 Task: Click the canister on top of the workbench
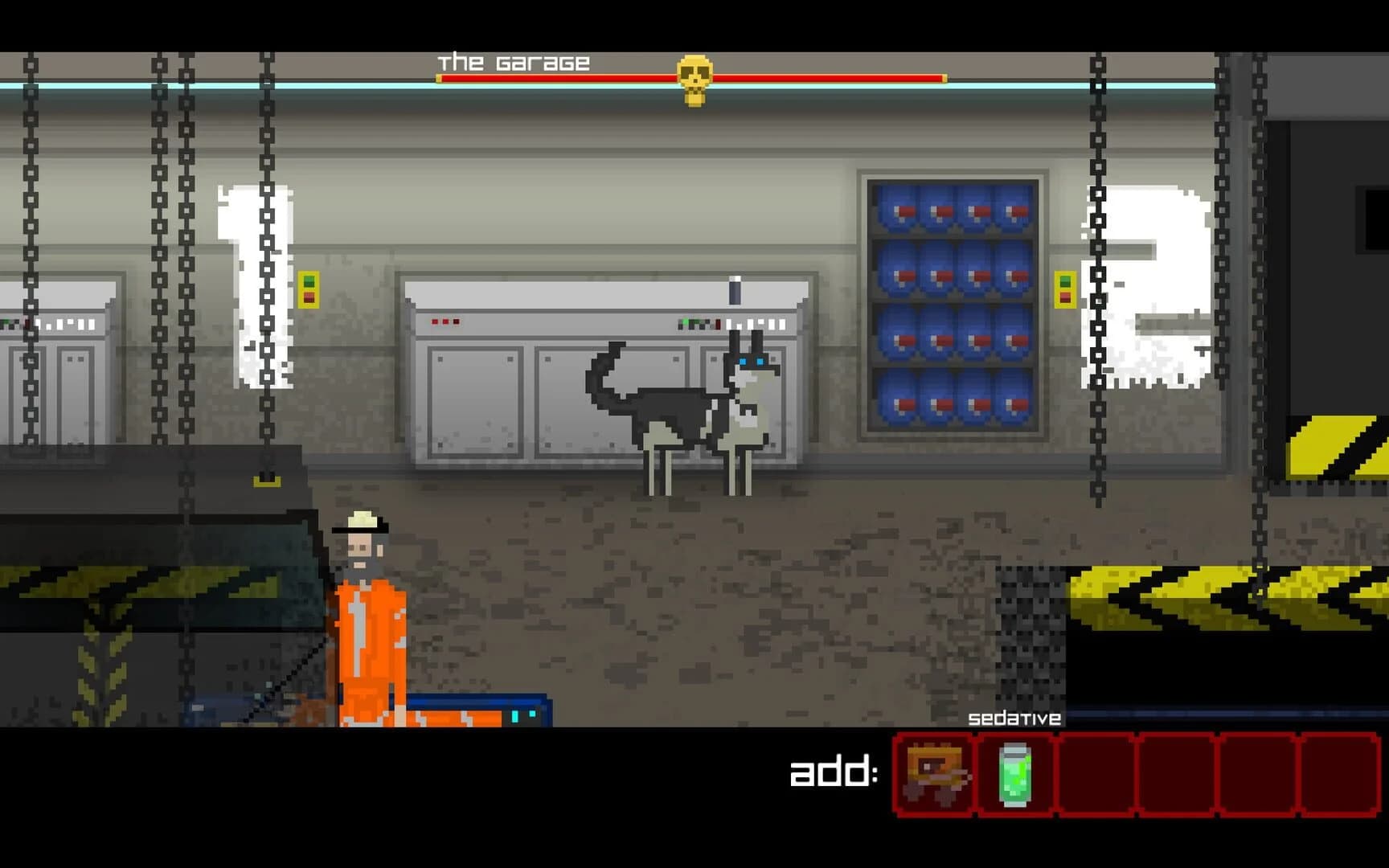733,289
